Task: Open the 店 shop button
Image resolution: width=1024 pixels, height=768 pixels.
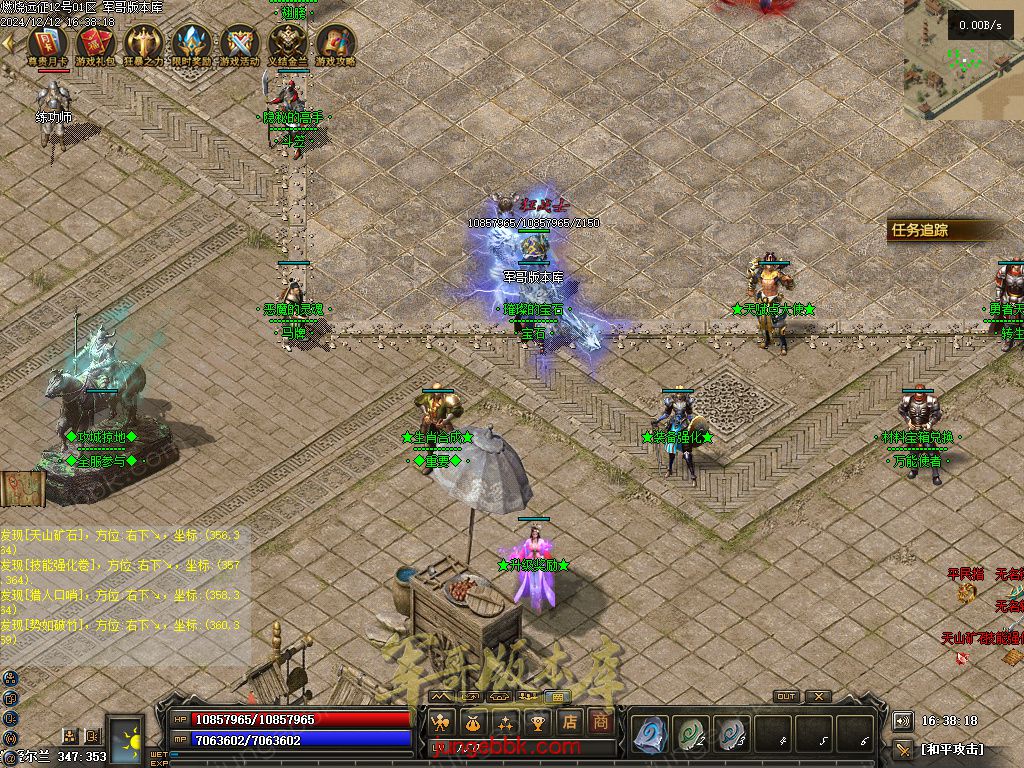Action: click(x=569, y=722)
